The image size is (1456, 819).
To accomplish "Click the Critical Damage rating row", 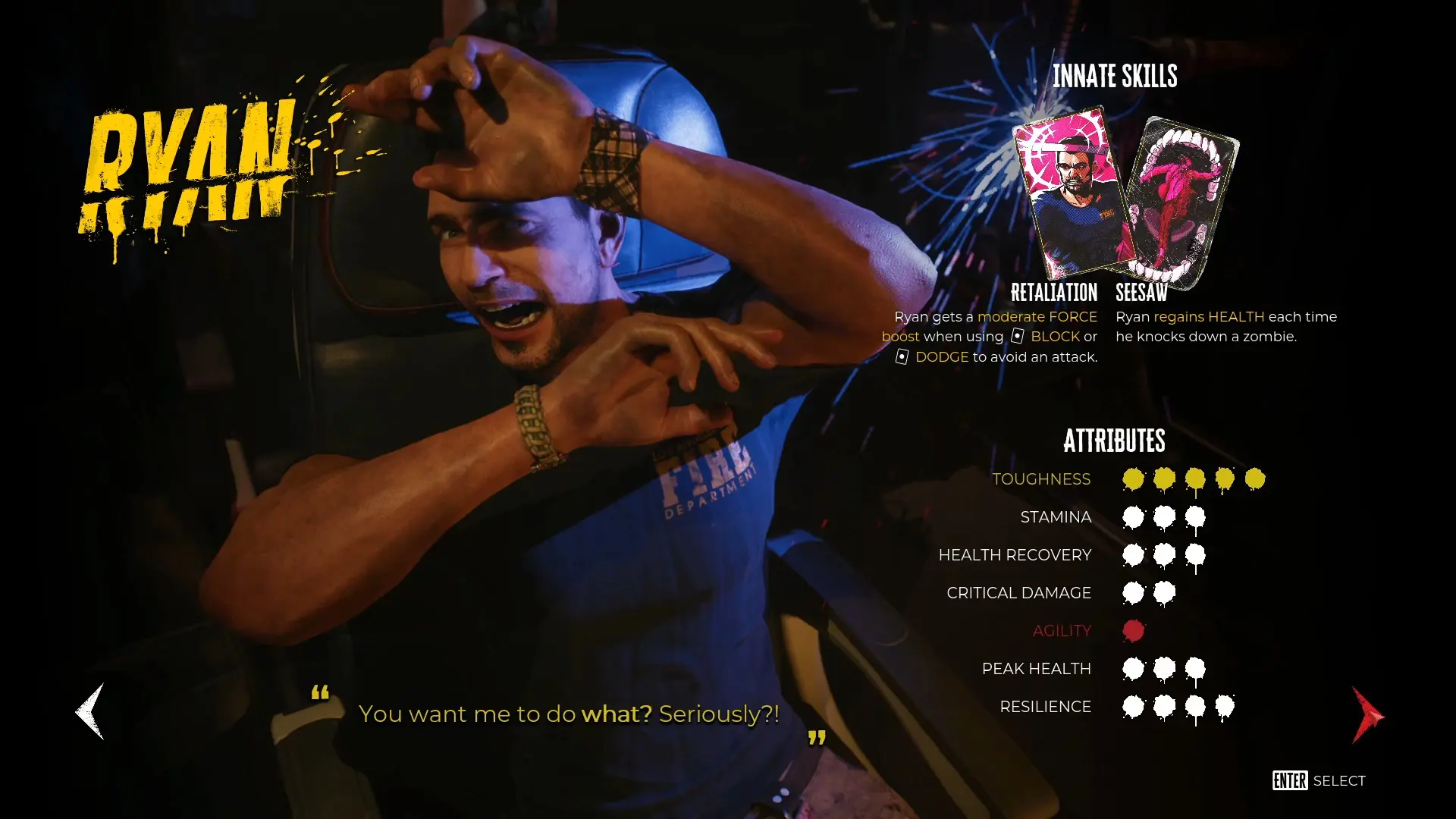I will click(1149, 592).
